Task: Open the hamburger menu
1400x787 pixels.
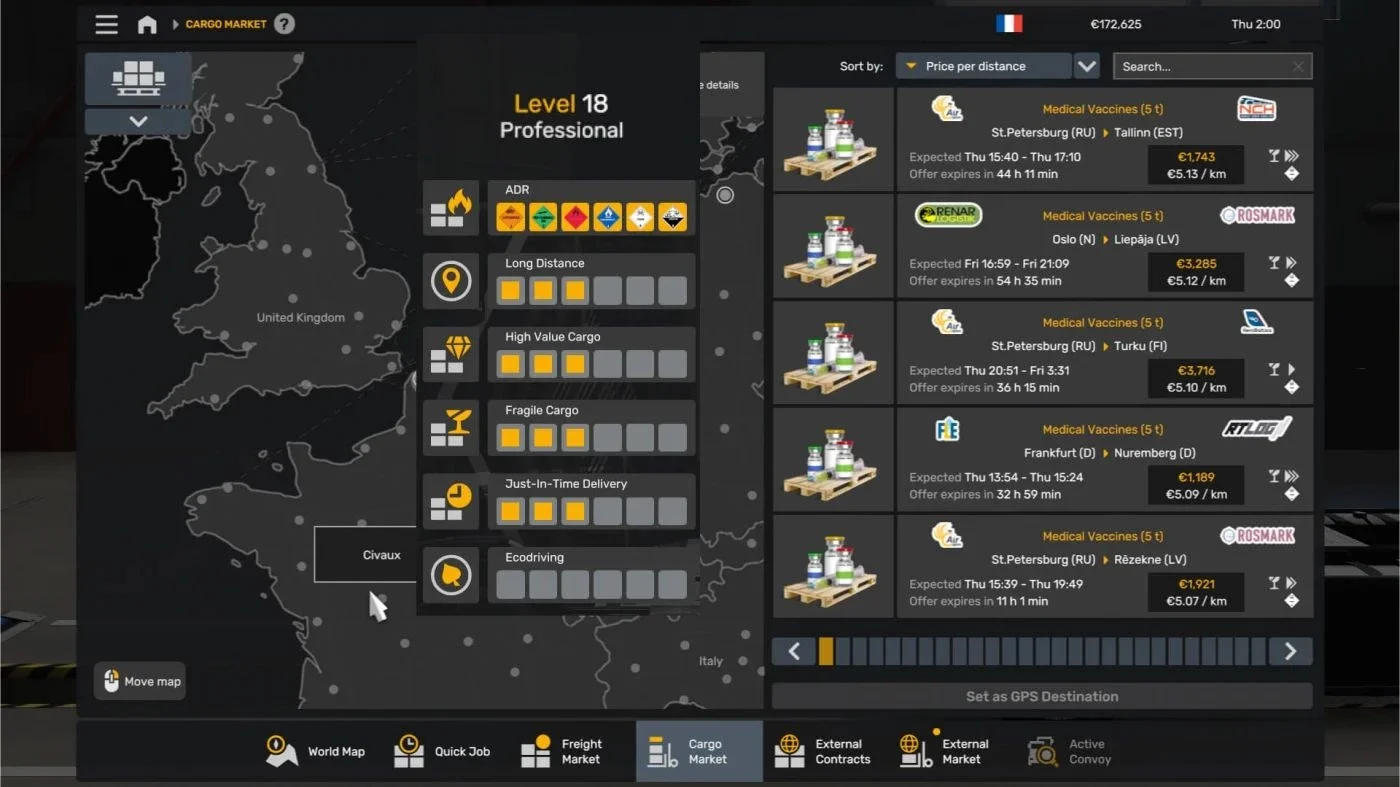Action: click(106, 24)
